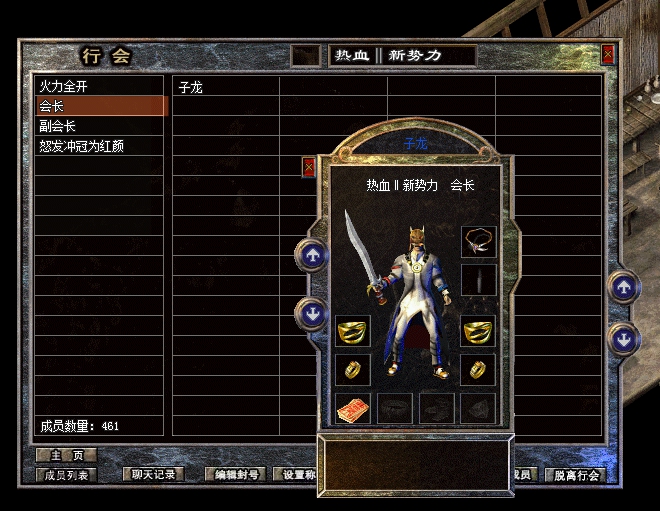Choose the 副会长 rank entry
660x511 pixels.
click(100, 126)
